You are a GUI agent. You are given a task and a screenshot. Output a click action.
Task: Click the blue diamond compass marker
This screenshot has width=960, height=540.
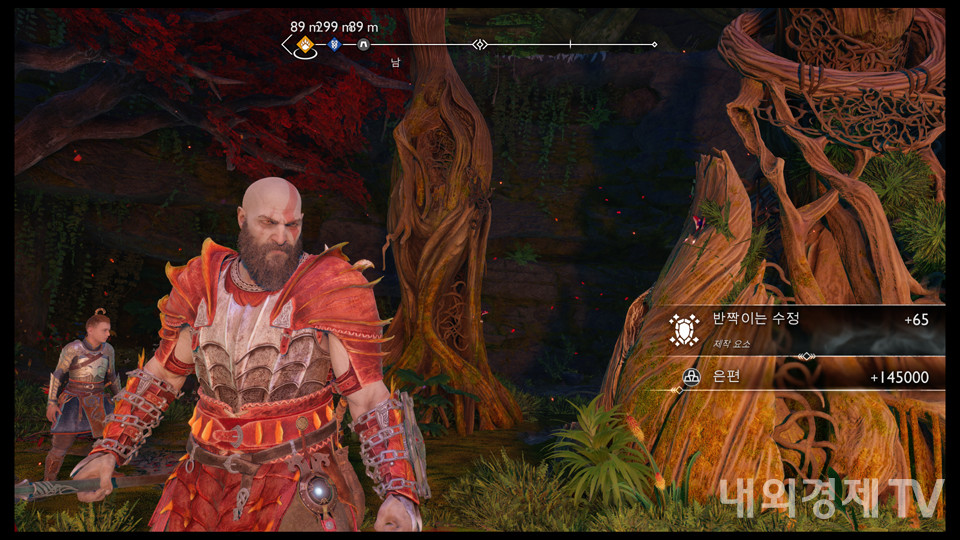coord(335,45)
